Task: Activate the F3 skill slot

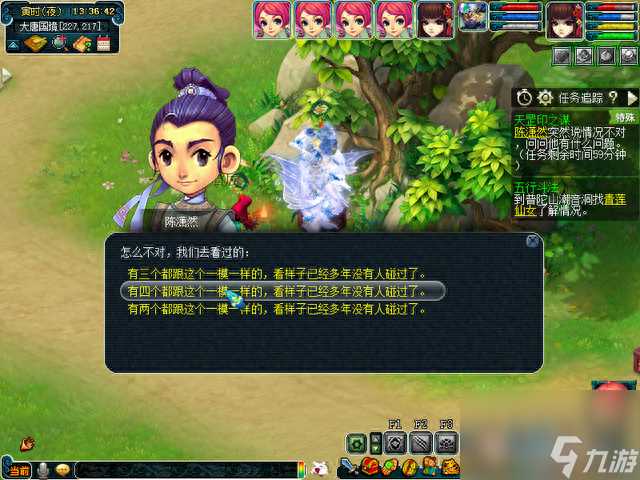Action: pyautogui.click(x=447, y=442)
